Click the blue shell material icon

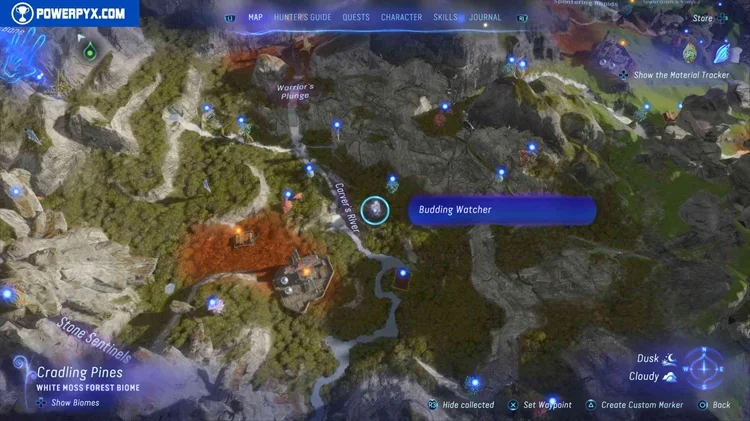[722, 50]
